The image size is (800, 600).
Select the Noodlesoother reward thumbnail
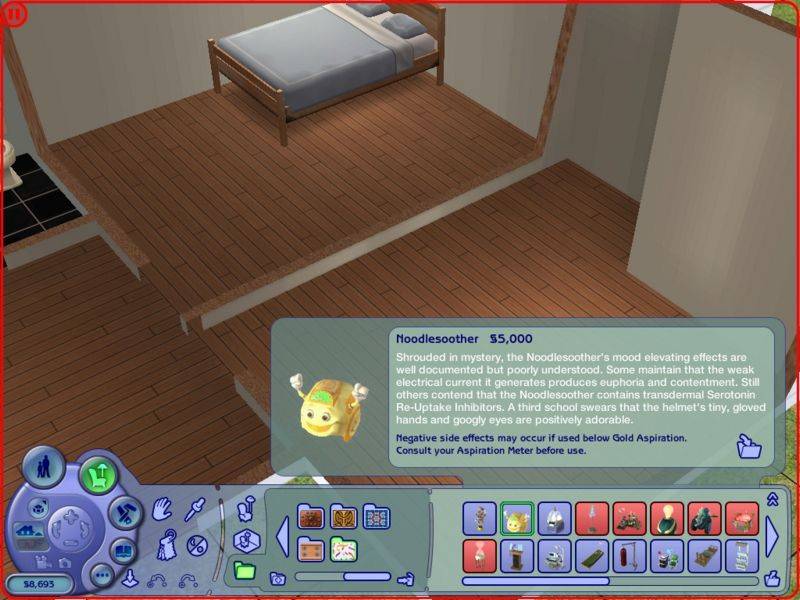(x=517, y=518)
